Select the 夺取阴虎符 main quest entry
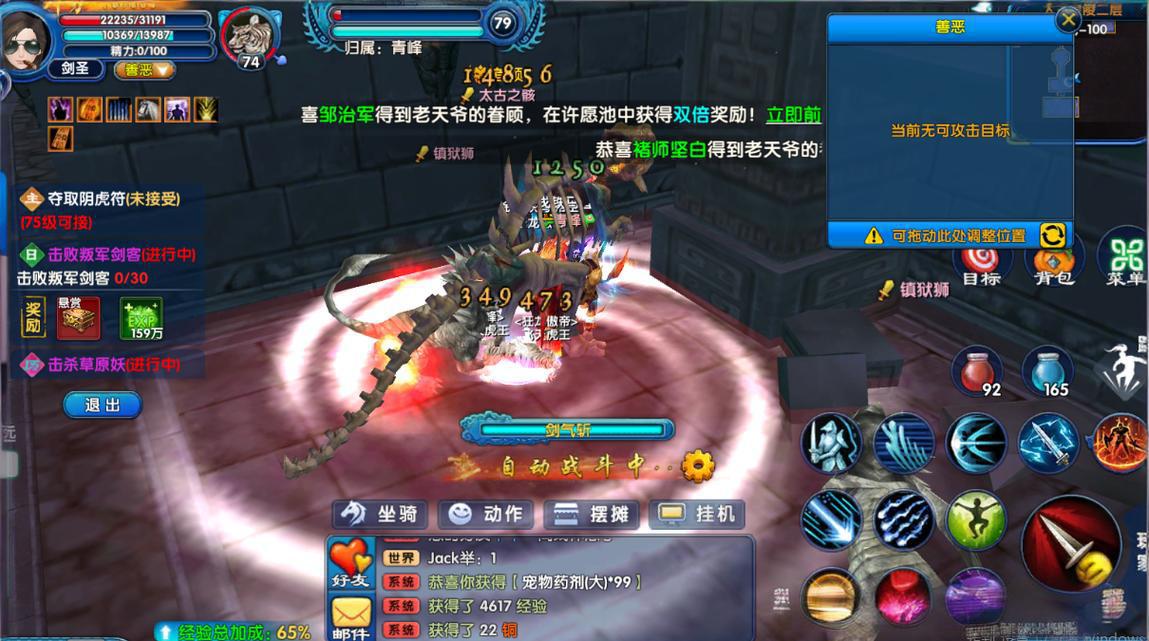 [x=100, y=199]
